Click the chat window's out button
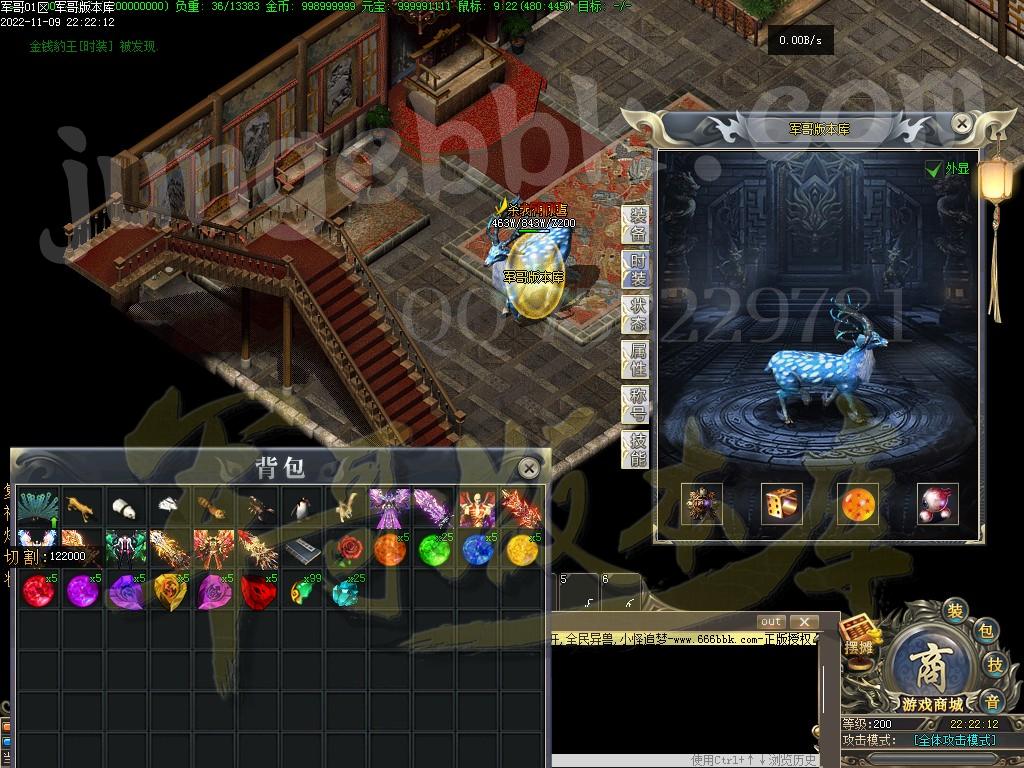Screen dimensions: 1024x768 coord(771,622)
